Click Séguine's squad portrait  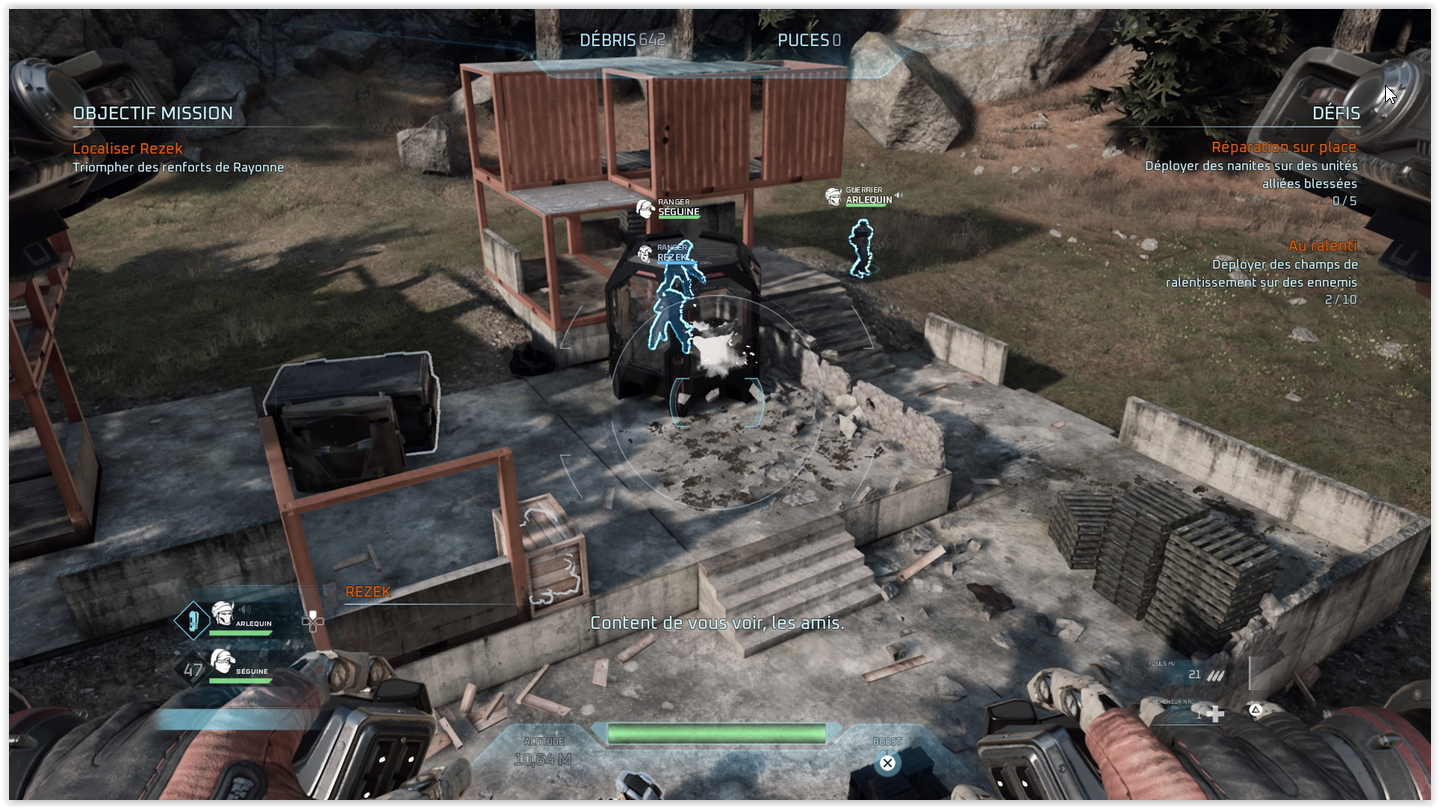222,661
